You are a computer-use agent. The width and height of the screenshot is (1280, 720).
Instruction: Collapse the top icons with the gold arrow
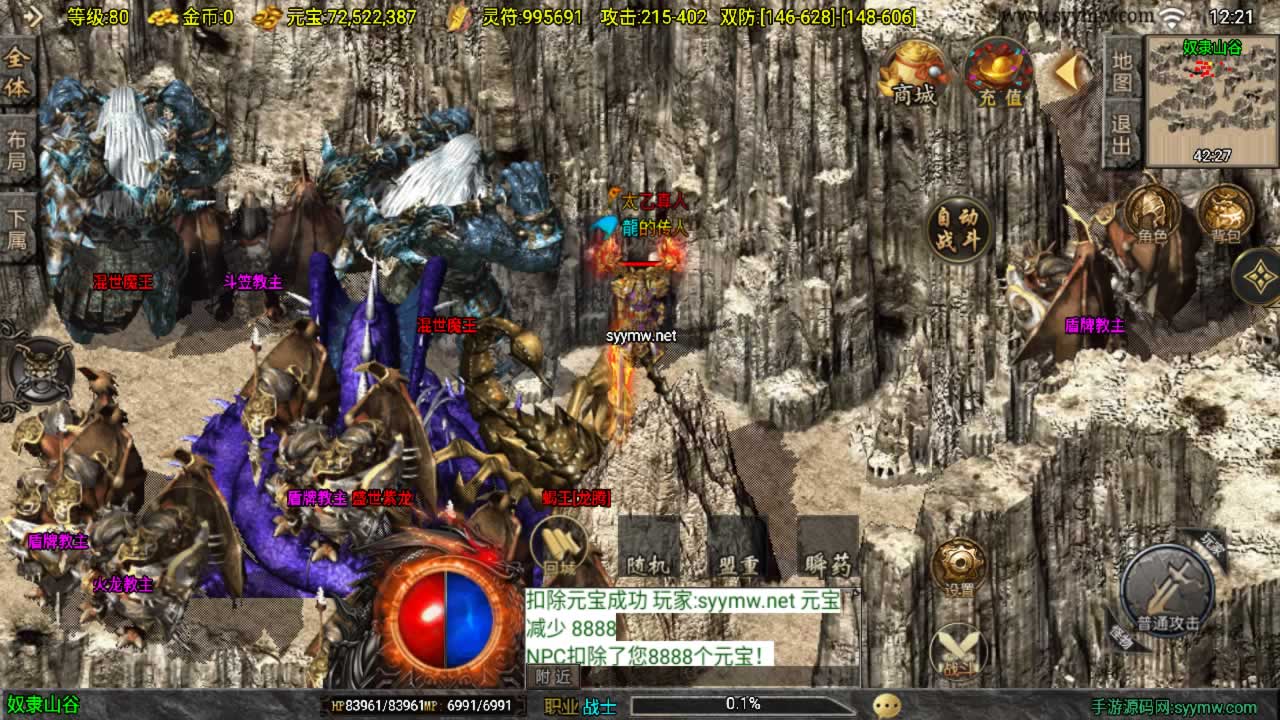[x=1072, y=71]
